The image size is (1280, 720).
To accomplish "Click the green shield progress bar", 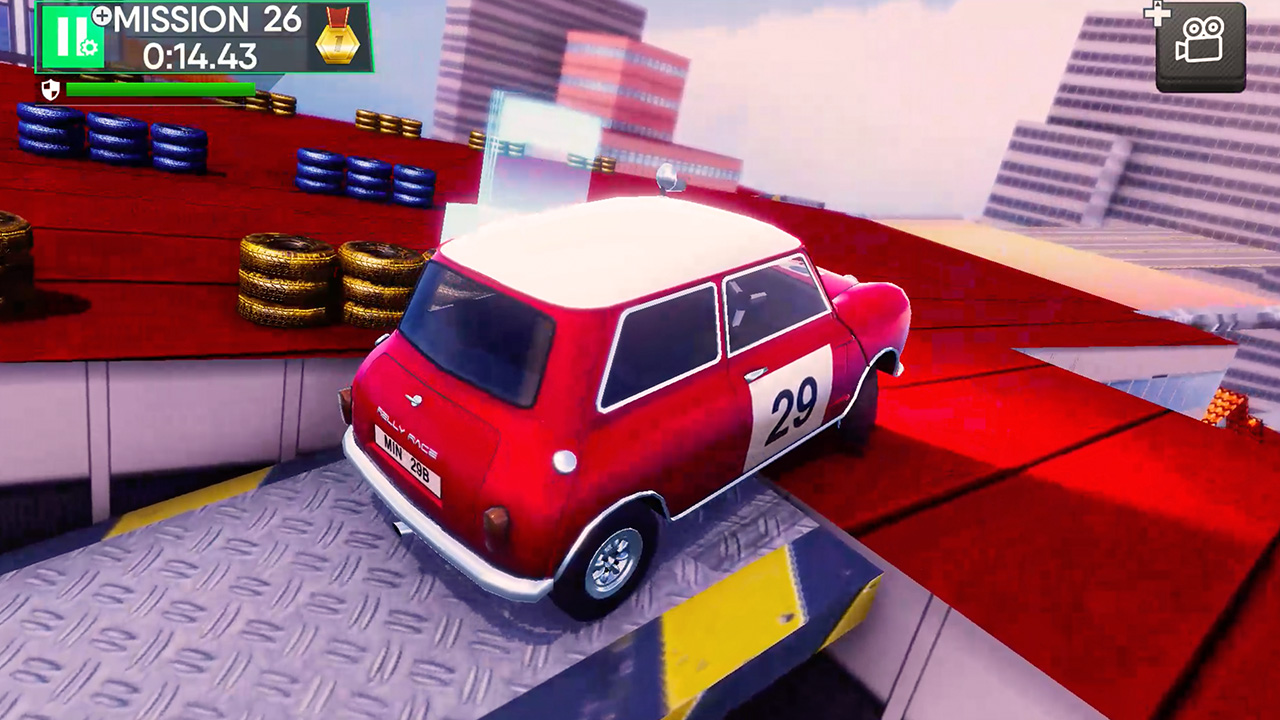I will (x=160, y=88).
